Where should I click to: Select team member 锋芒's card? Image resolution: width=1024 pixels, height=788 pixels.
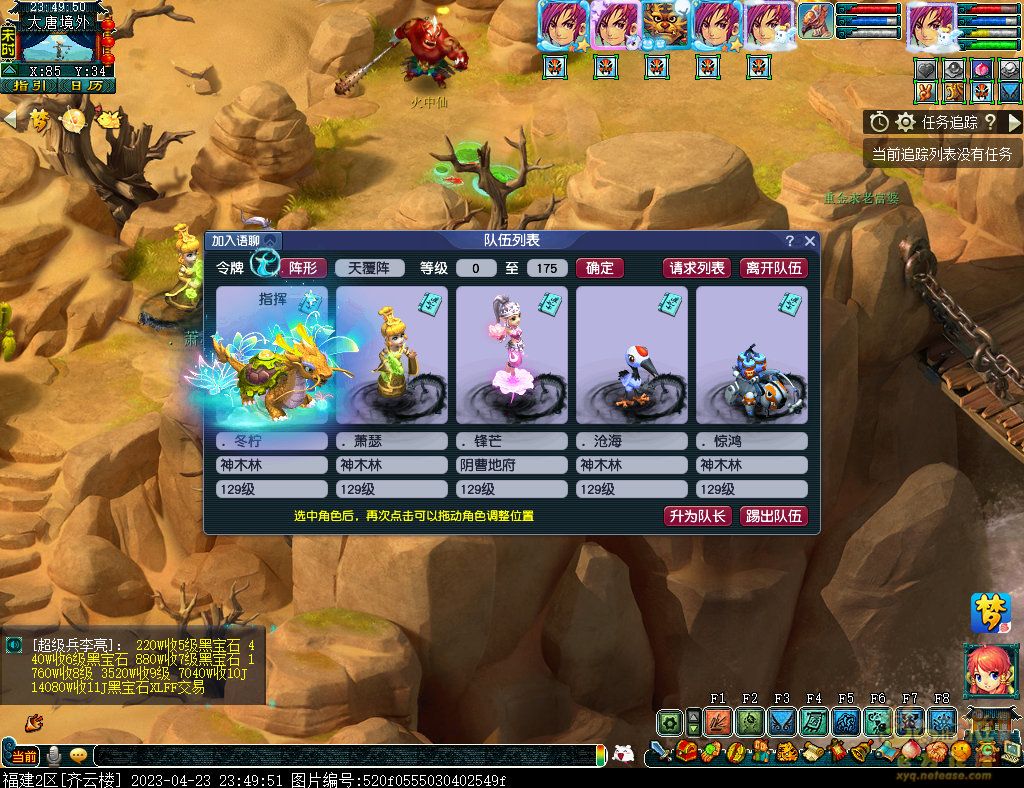(x=511, y=356)
